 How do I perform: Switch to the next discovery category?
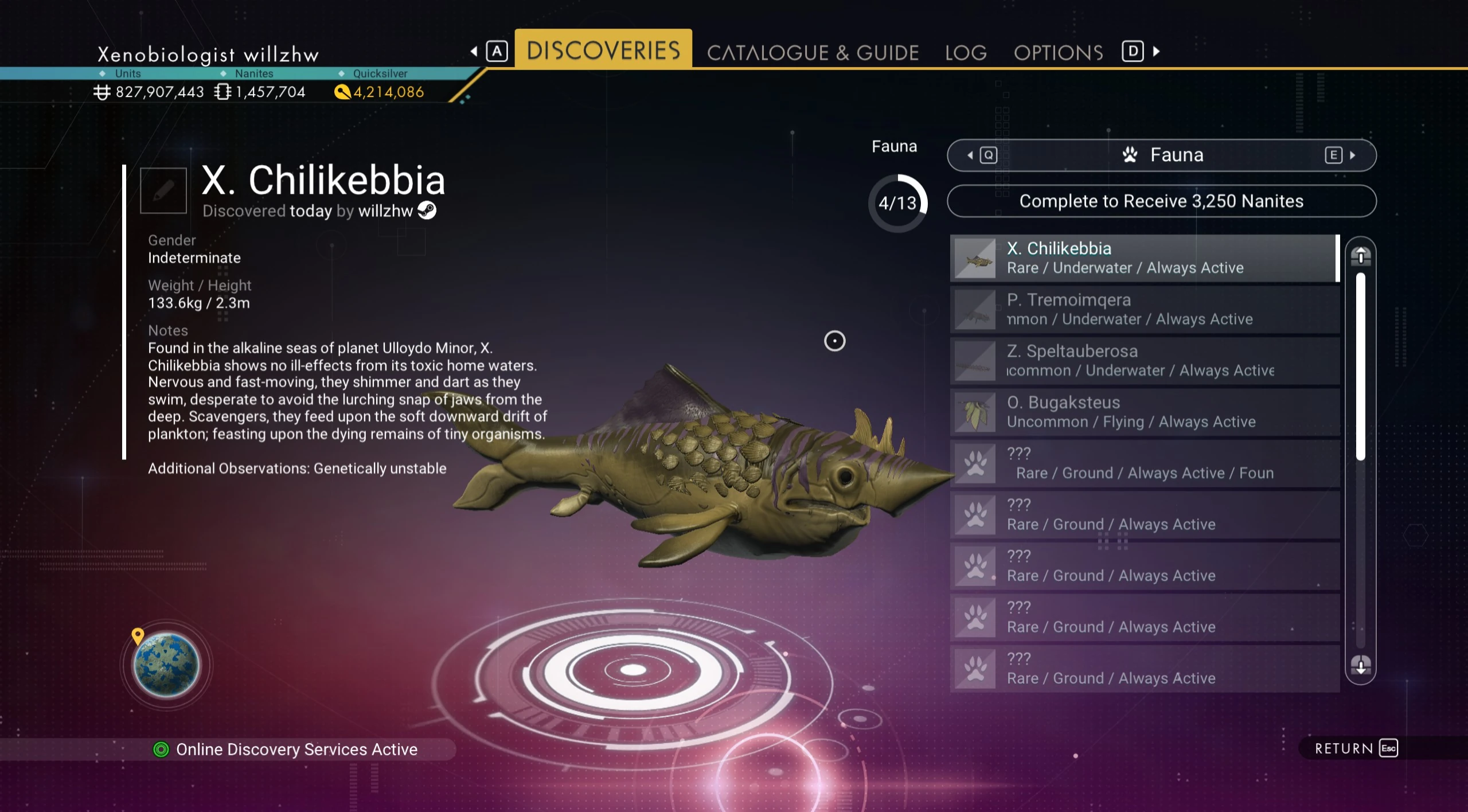pyautogui.click(x=1340, y=155)
